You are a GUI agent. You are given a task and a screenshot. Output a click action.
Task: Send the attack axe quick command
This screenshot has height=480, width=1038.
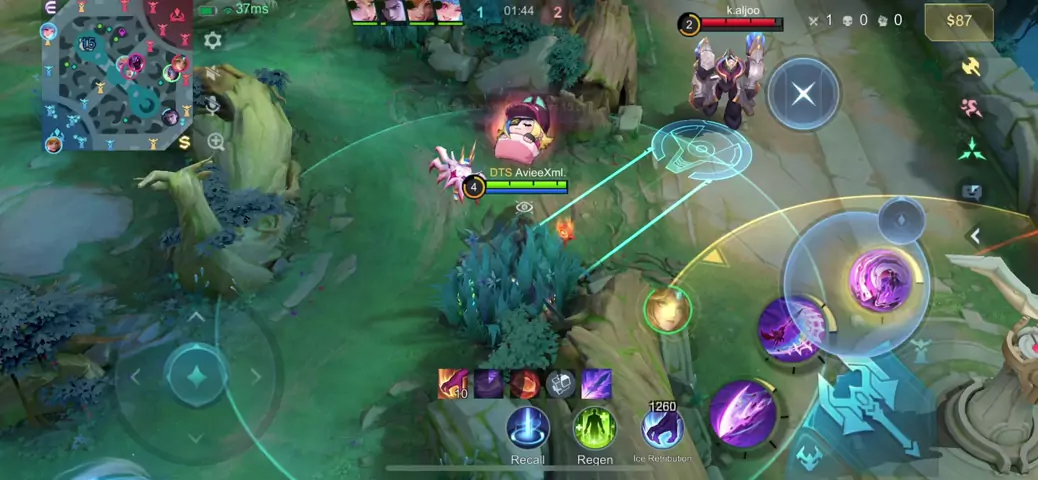pos(971,67)
